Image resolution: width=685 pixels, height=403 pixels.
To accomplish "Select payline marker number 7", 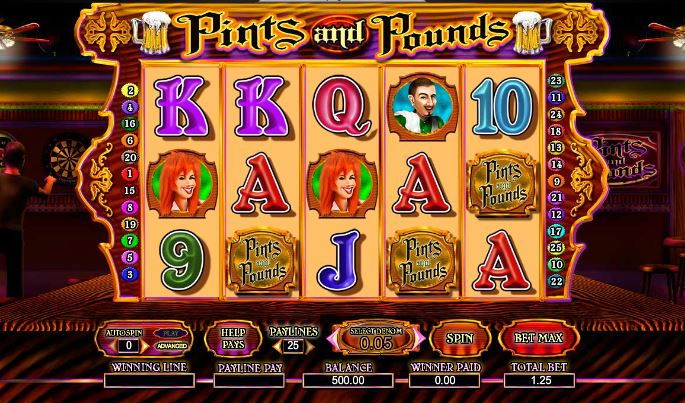I will (129, 240).
